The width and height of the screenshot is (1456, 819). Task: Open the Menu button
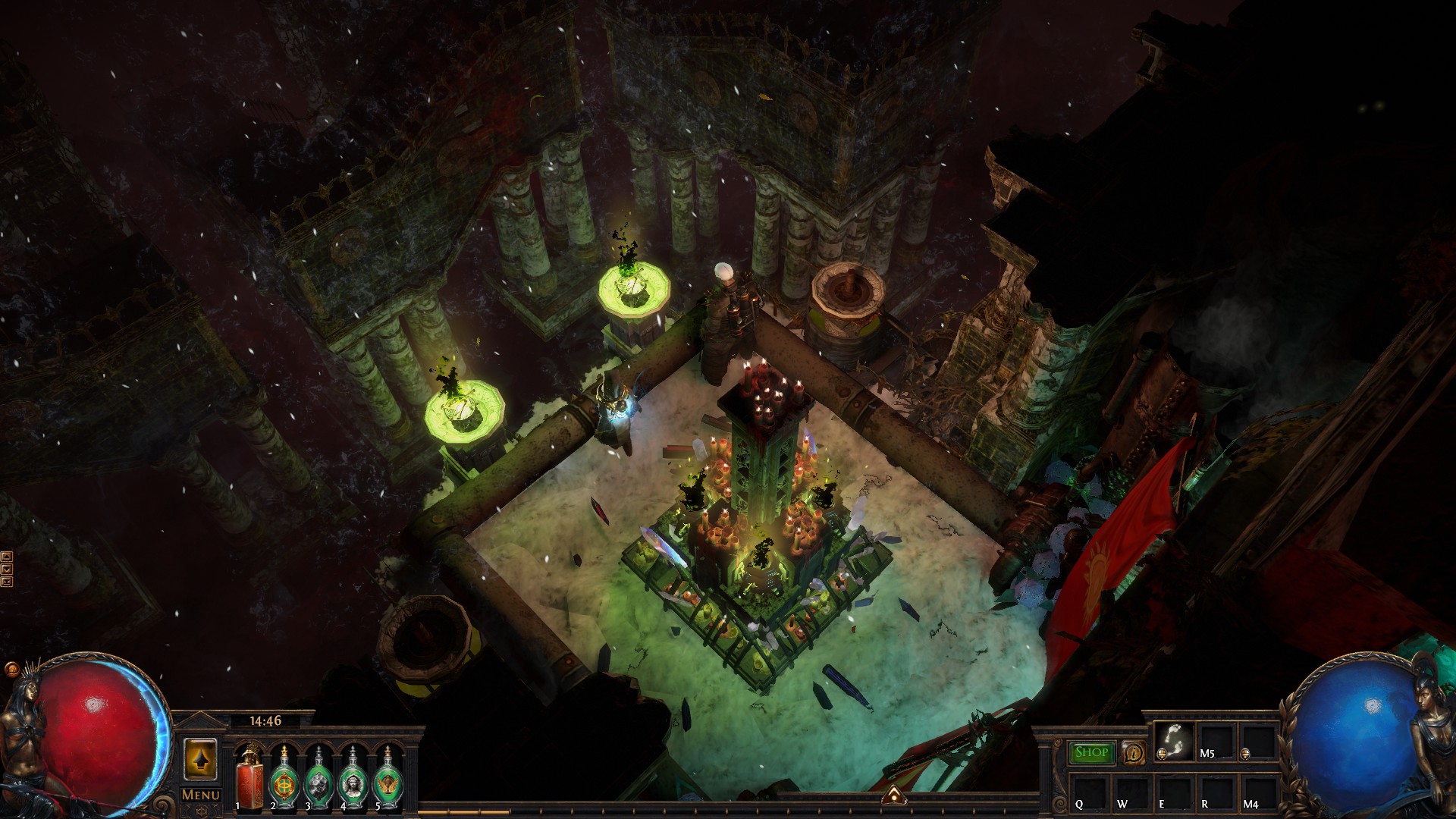coord(201,795)
